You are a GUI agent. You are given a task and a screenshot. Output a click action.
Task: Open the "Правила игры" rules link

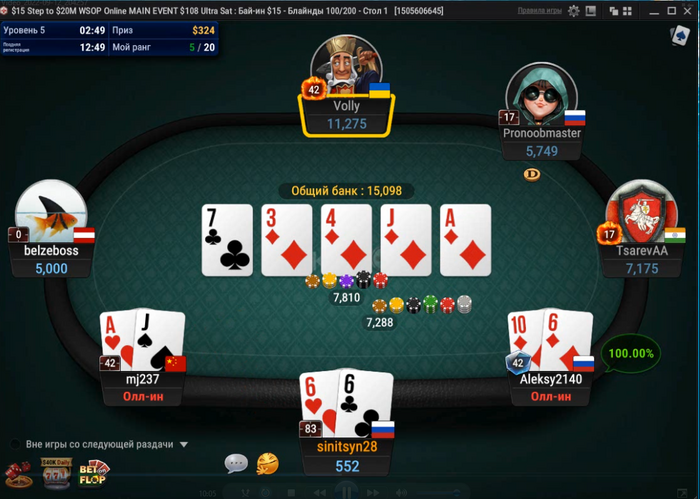(x=539, y=10)
